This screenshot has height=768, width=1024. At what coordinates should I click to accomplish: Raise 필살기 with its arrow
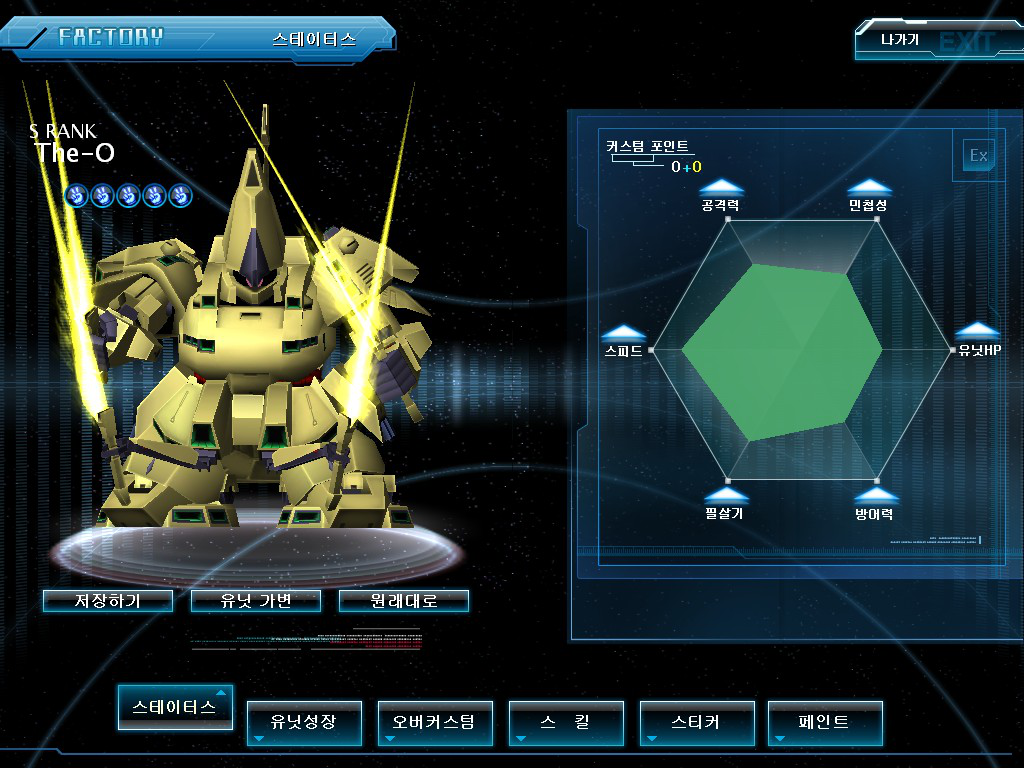[x=726, y=495]
